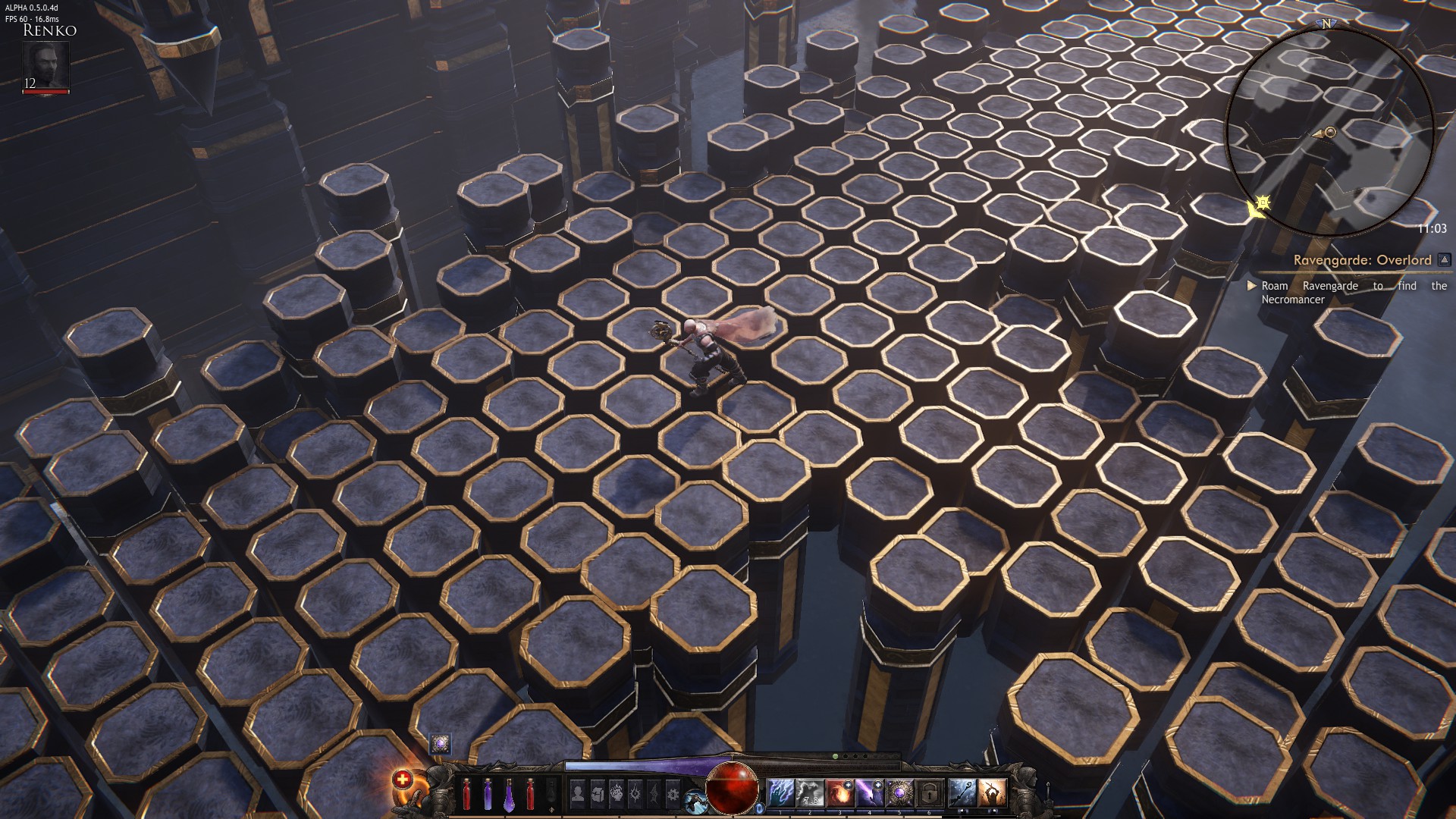Cast the lightning hand skill

(x=780, y=794)
